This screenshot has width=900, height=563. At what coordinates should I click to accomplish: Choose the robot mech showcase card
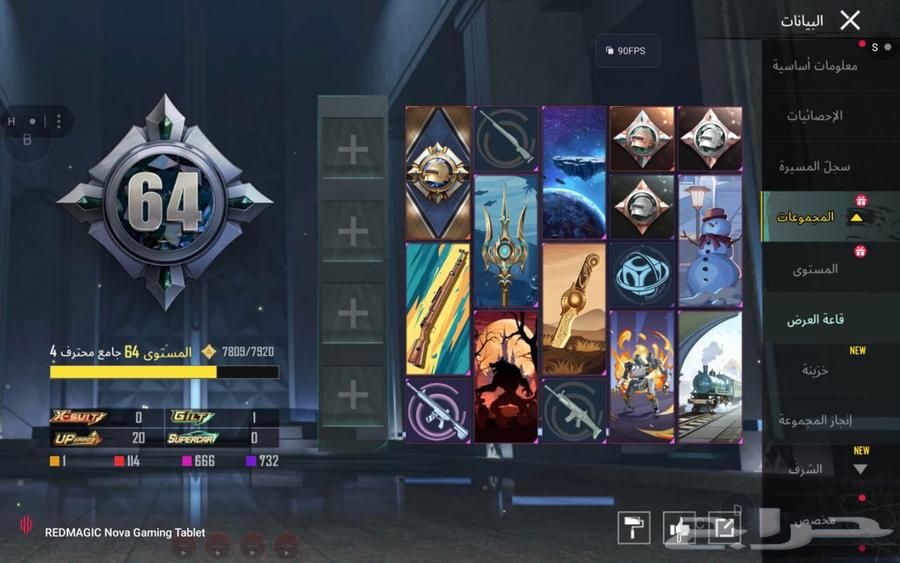tap(641, 376)
